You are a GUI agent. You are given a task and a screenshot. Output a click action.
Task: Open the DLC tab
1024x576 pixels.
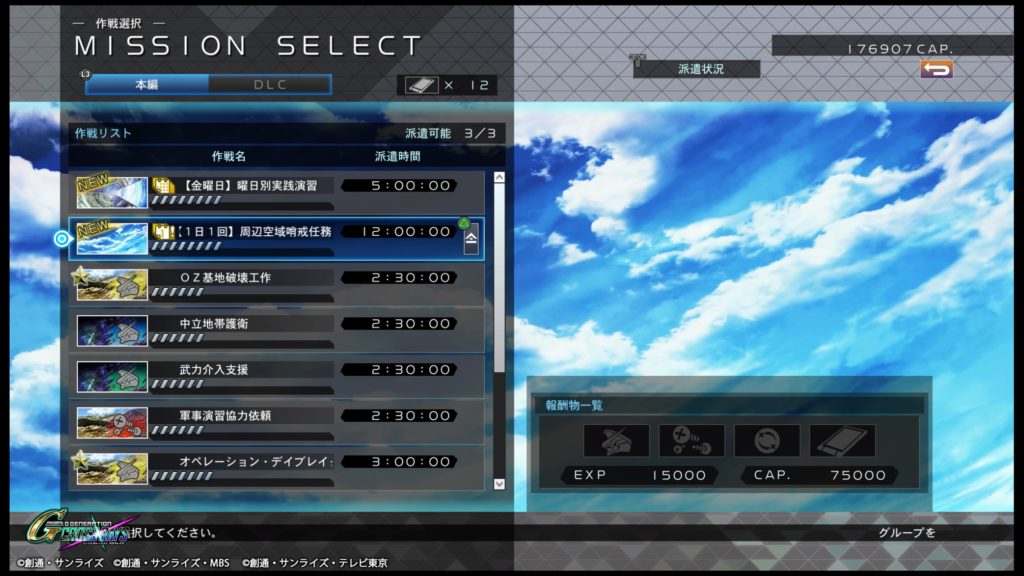[269, 85]
